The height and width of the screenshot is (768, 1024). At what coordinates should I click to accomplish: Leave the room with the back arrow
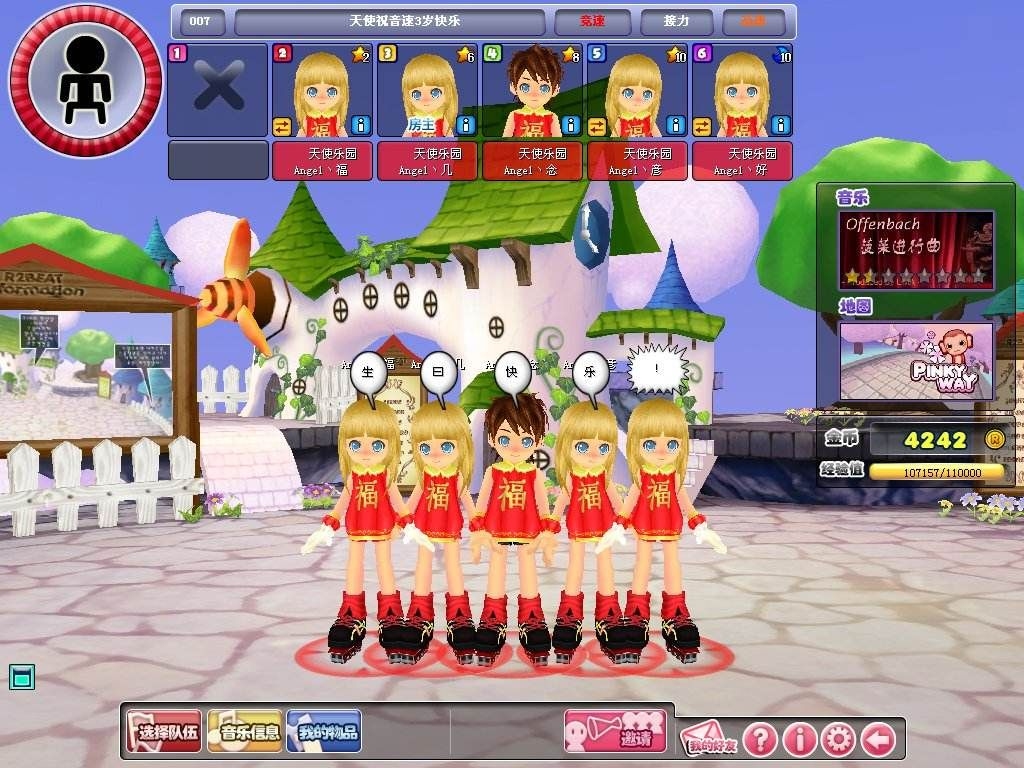click(878, 740)
